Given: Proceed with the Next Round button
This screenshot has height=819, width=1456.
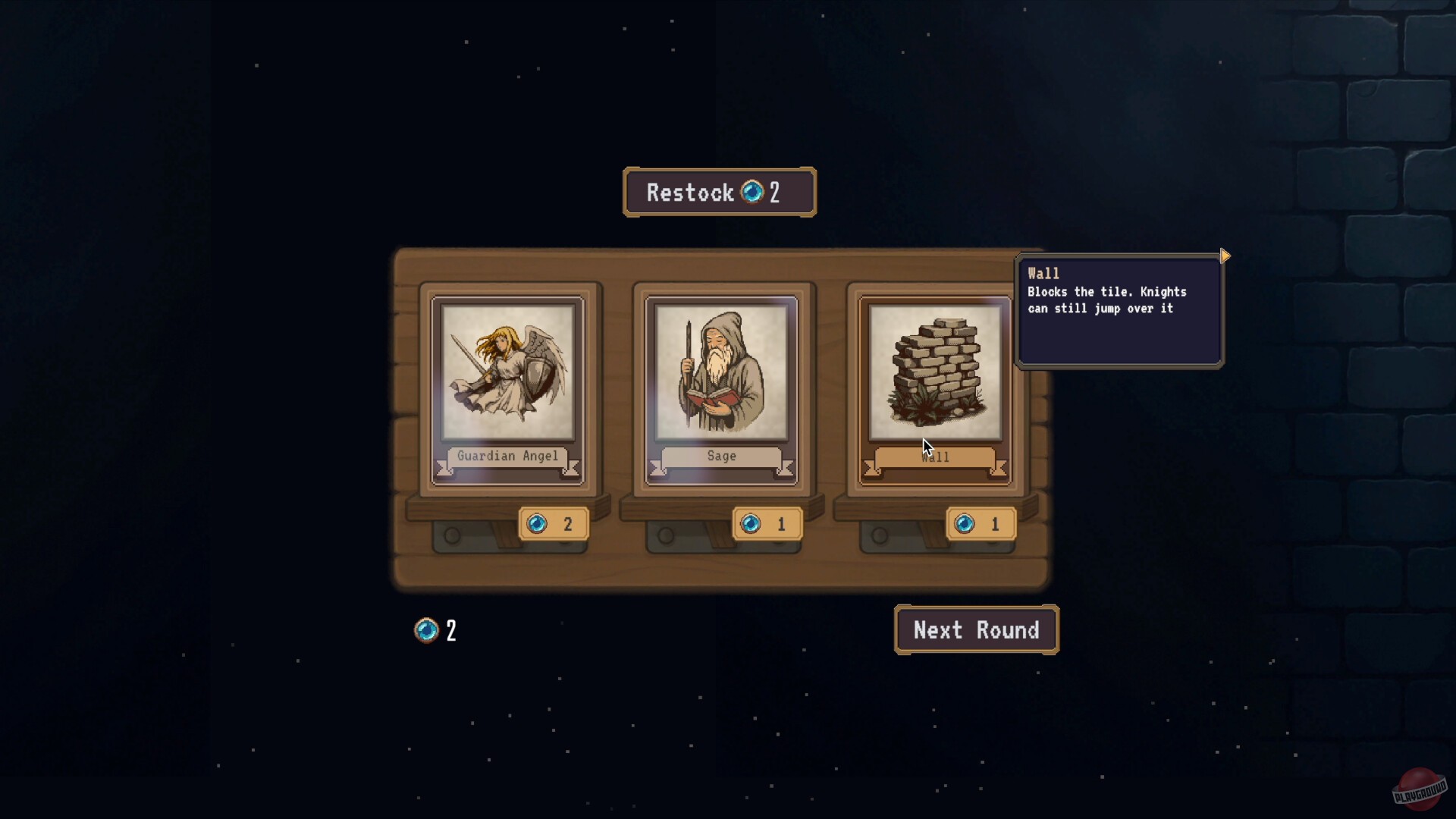Looking at the screenshot, I should coord(976,630).
